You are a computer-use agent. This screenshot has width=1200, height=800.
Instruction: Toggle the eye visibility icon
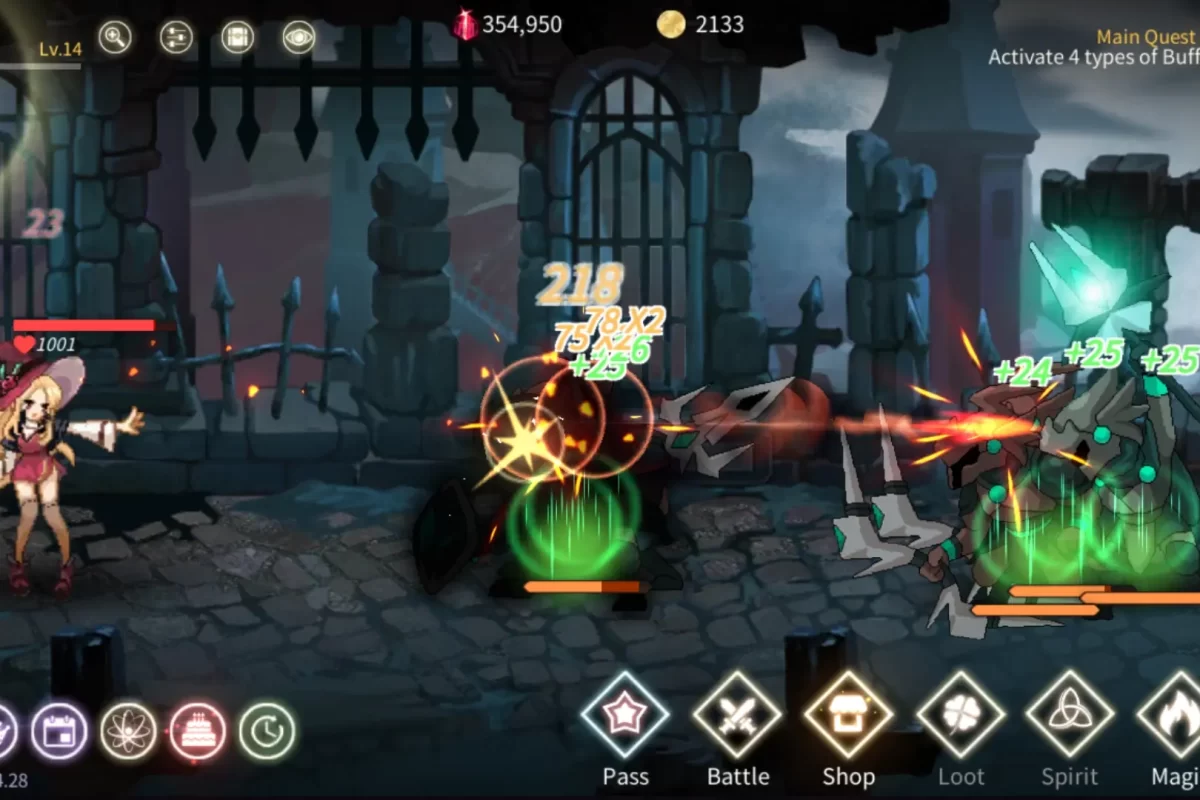(x=298, y=38)
